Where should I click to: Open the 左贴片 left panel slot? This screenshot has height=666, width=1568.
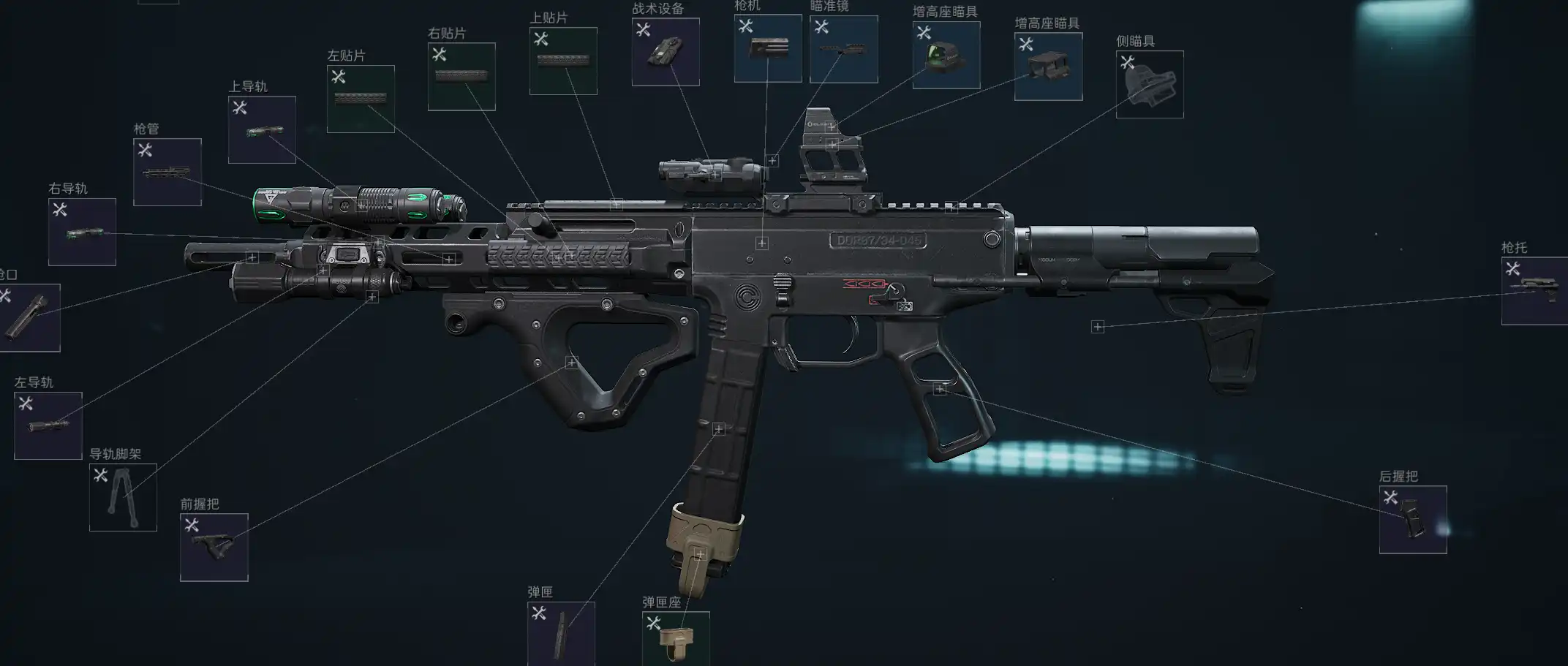click(361, 99)
